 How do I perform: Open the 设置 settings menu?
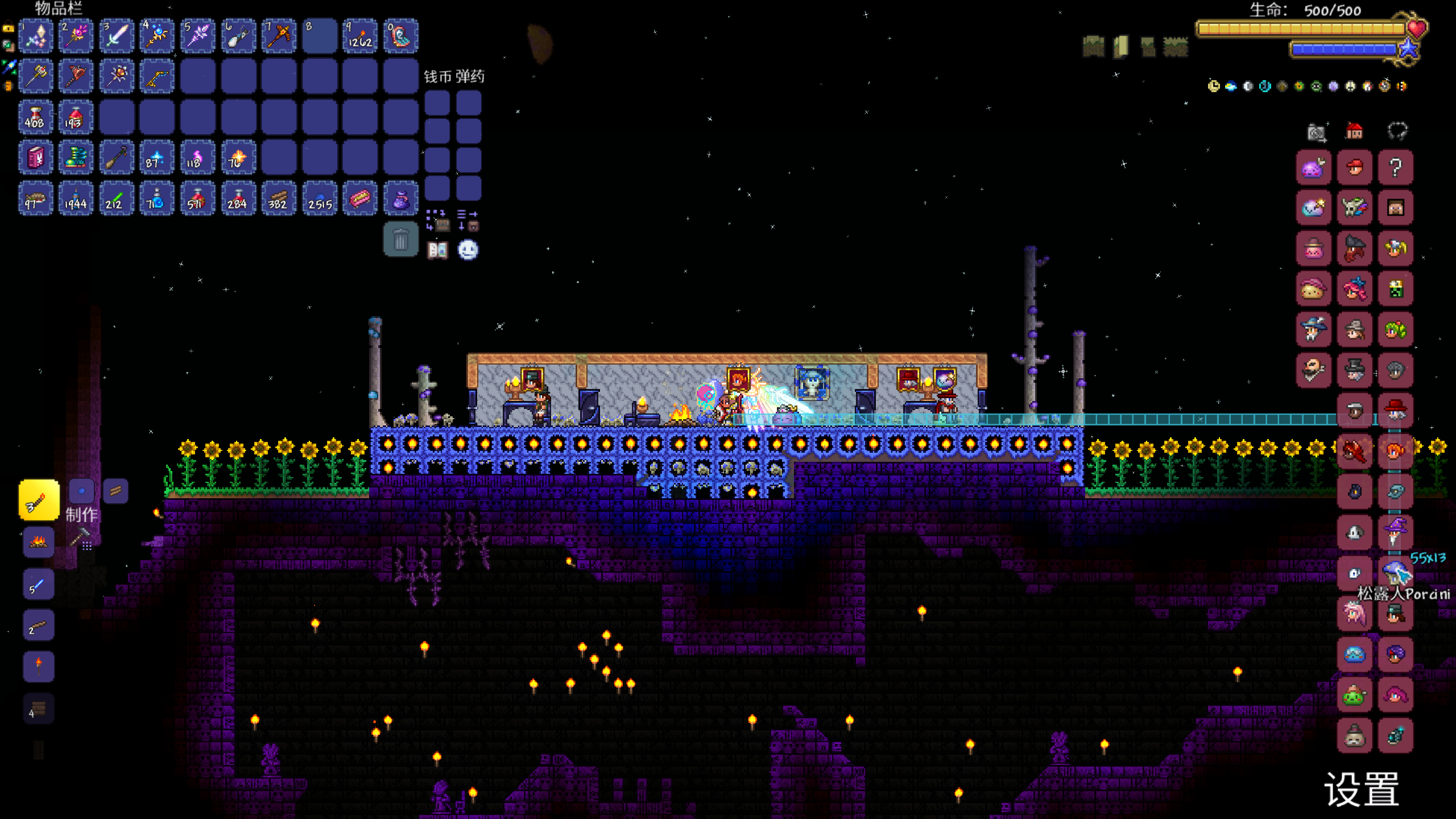1362,789
